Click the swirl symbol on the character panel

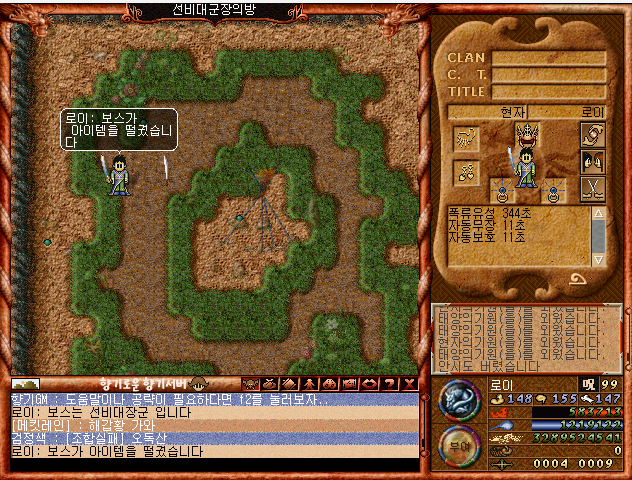pos(577,279)
